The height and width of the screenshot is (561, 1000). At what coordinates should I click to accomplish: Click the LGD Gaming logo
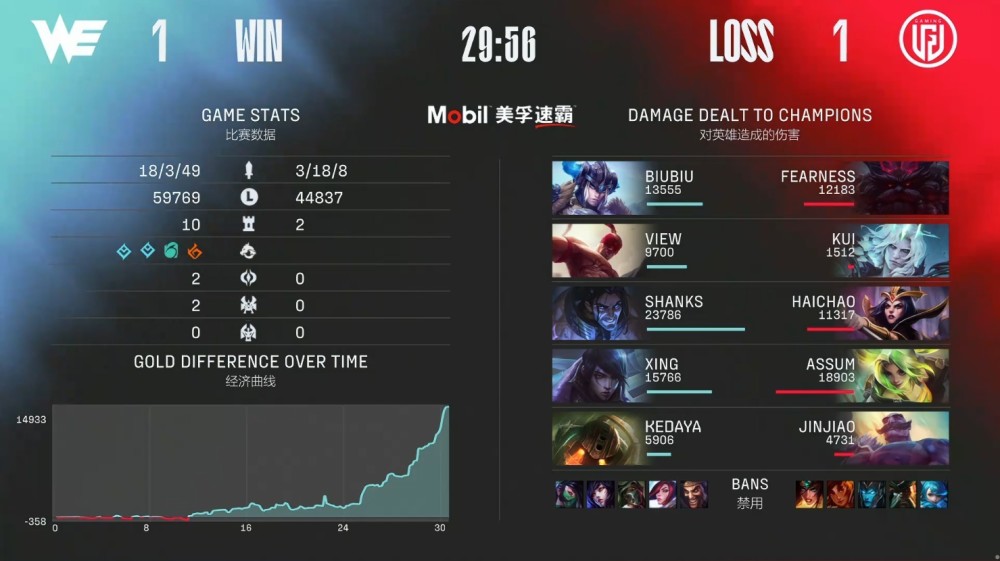[927, 40]
